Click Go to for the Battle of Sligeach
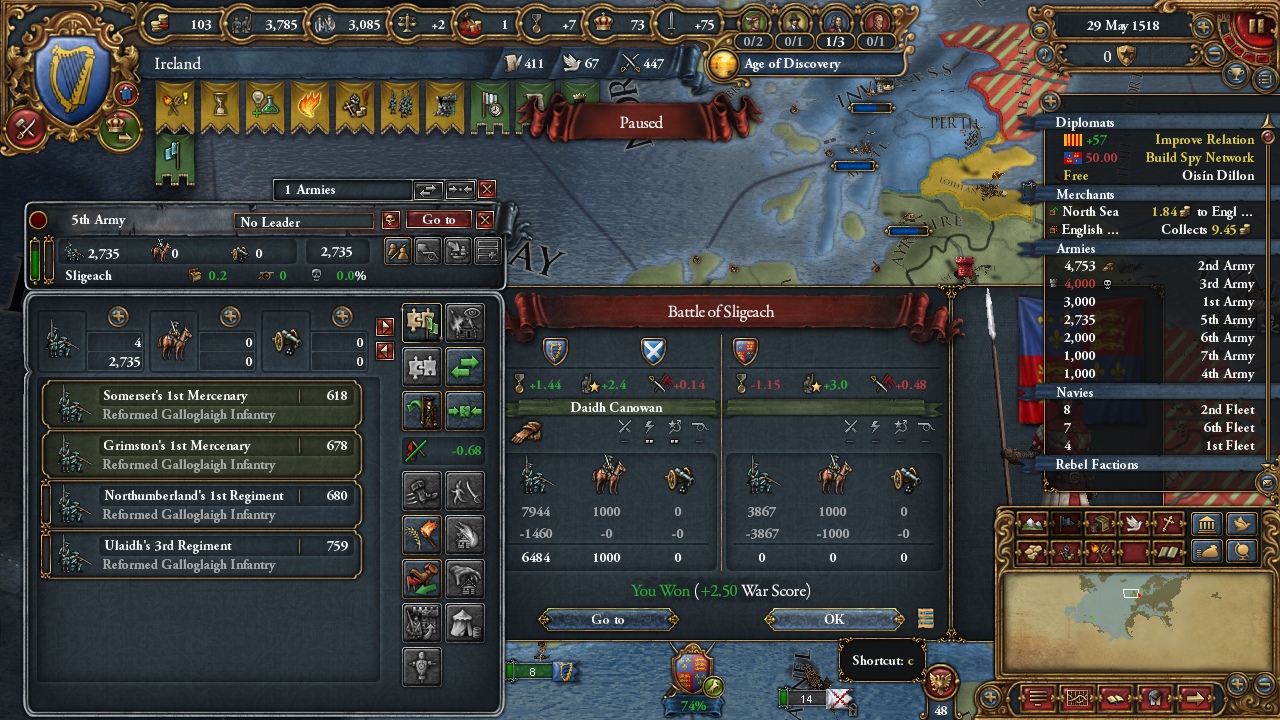1280x720 pixels. click(x=607, y=619)
